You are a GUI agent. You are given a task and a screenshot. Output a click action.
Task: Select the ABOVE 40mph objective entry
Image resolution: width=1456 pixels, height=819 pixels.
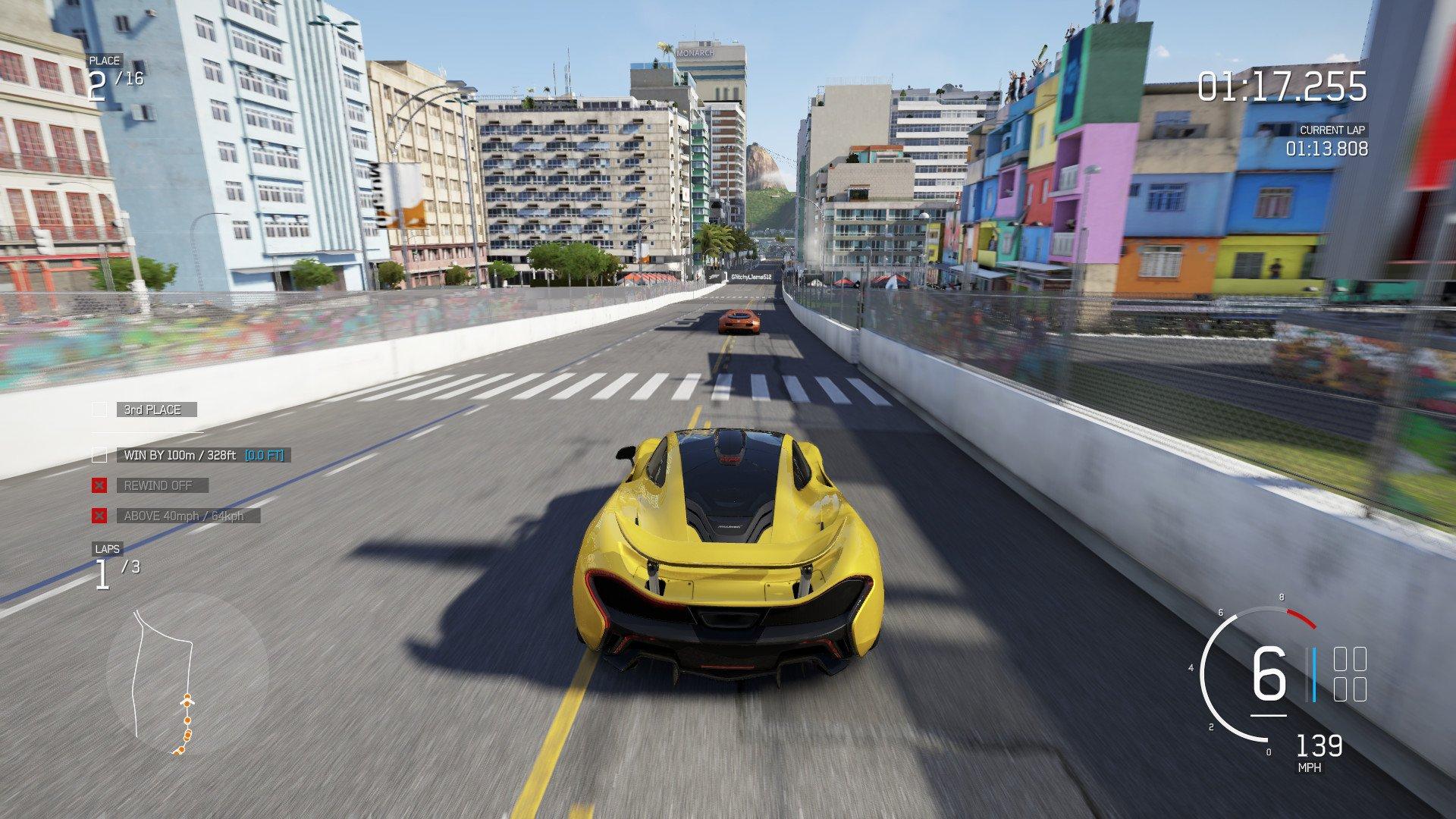188,516
